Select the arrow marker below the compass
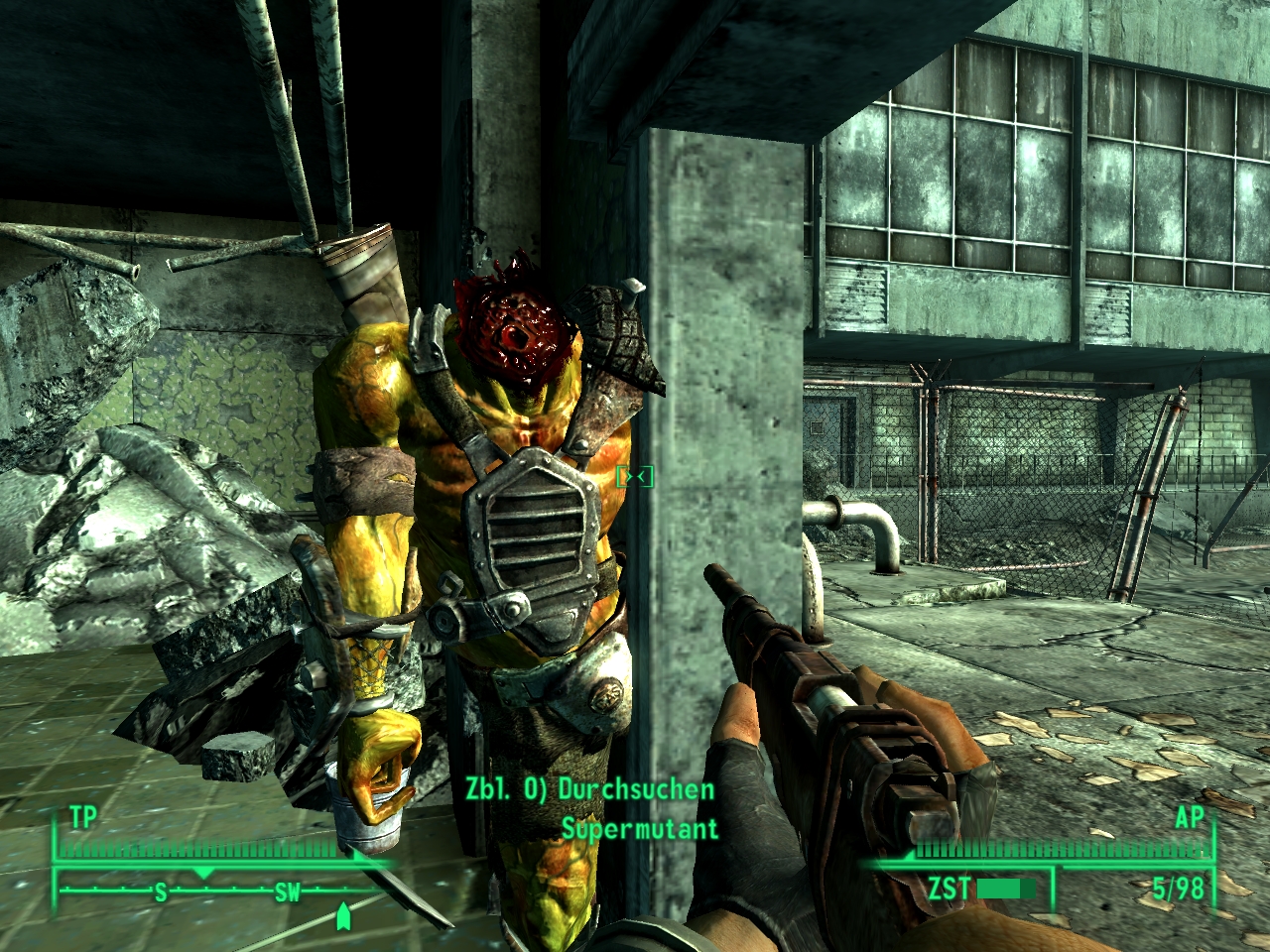This screenshot has width=1270, height=952. click(343, 916)
